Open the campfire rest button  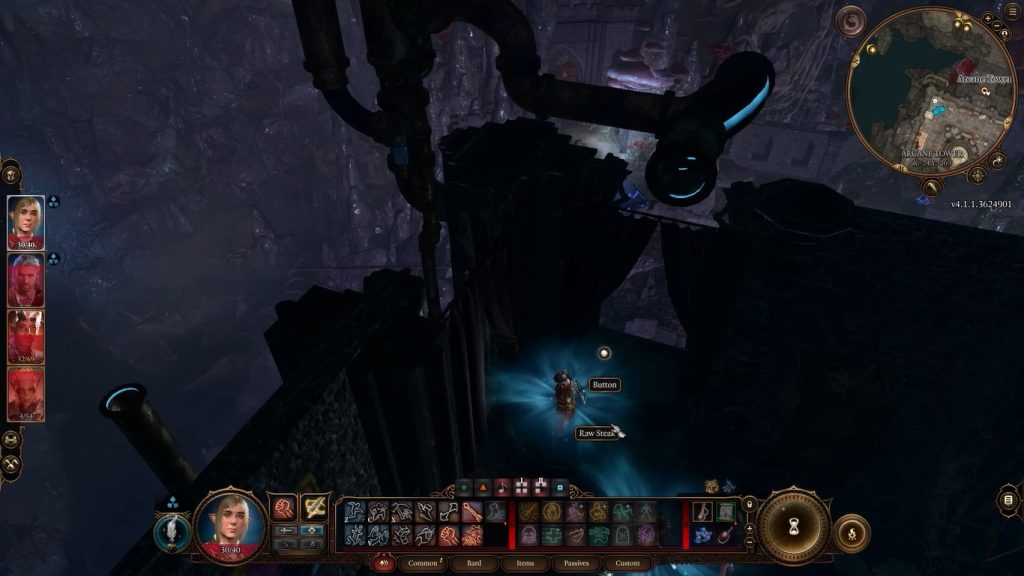(x=851, y=533)
